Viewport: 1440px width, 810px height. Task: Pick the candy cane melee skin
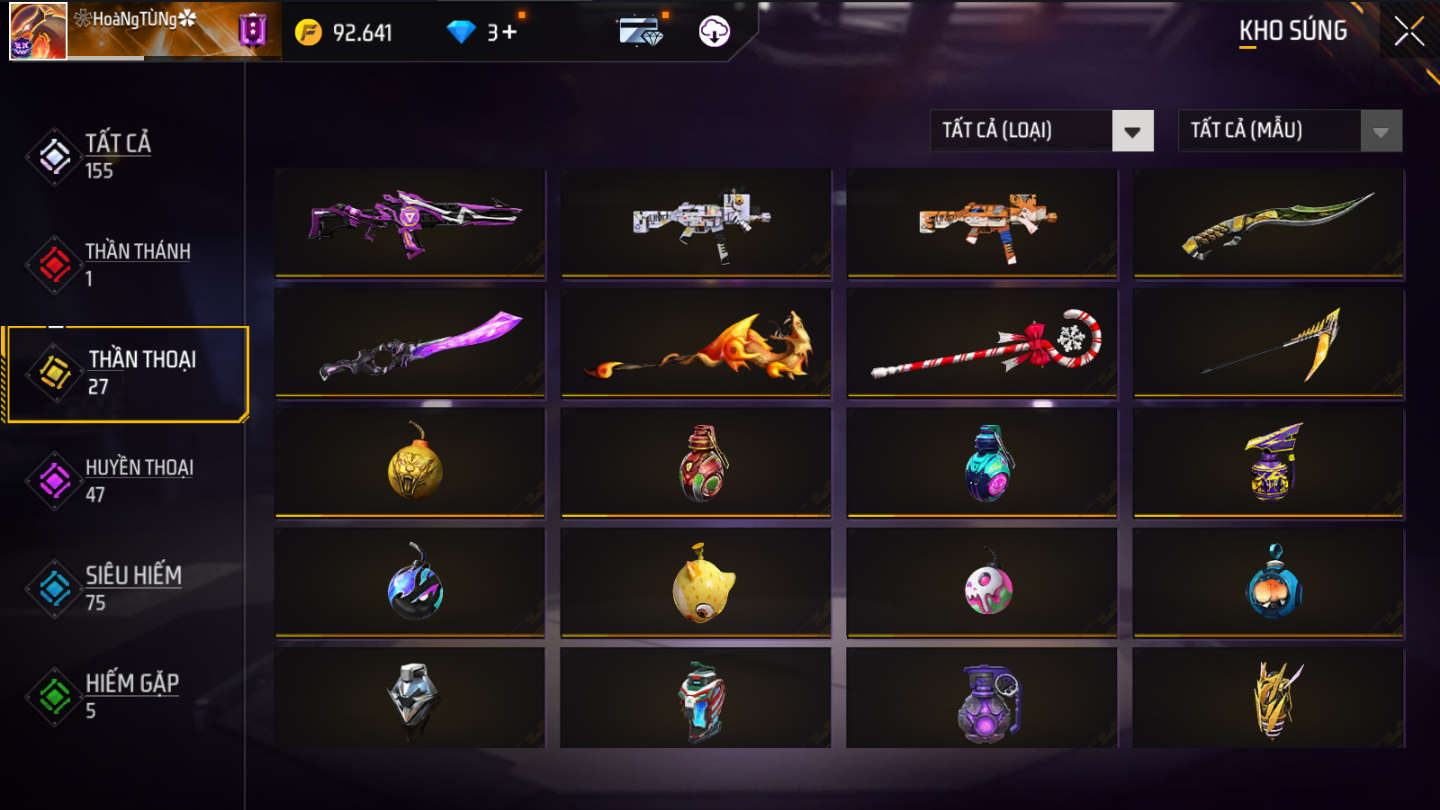(982, 342)
